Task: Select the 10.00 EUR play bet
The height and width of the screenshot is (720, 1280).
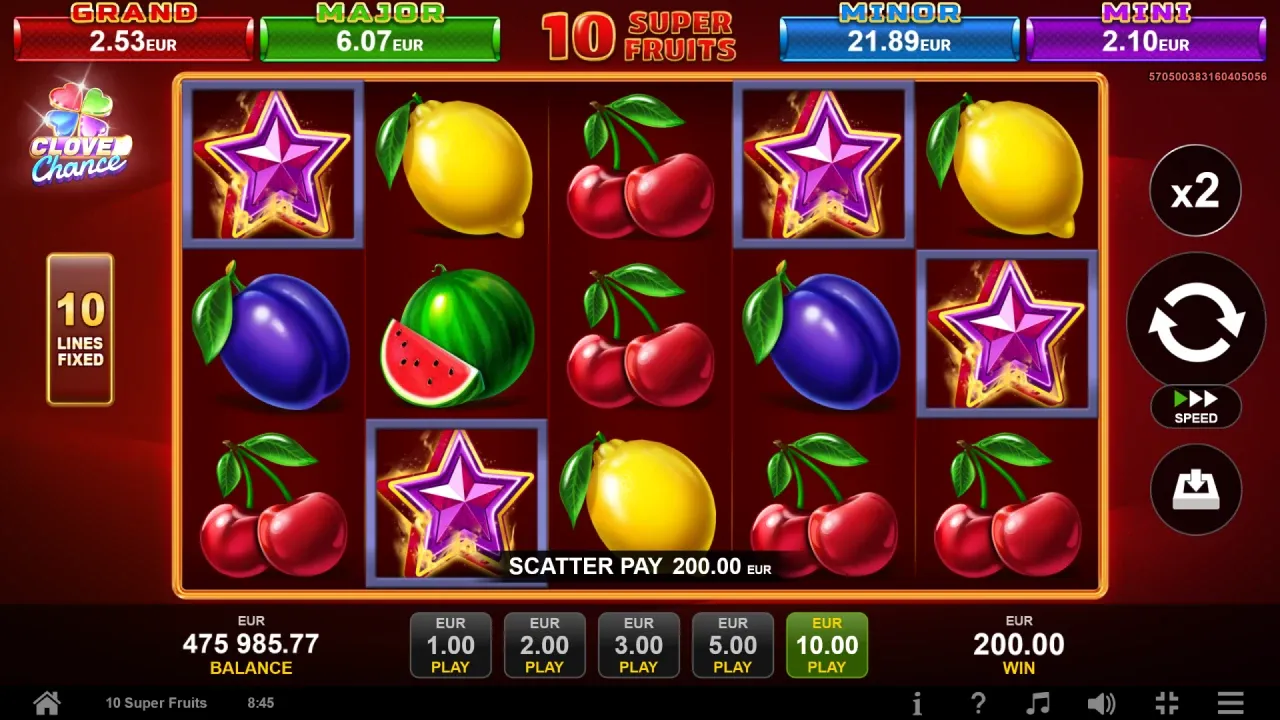Action: point(827,645)
